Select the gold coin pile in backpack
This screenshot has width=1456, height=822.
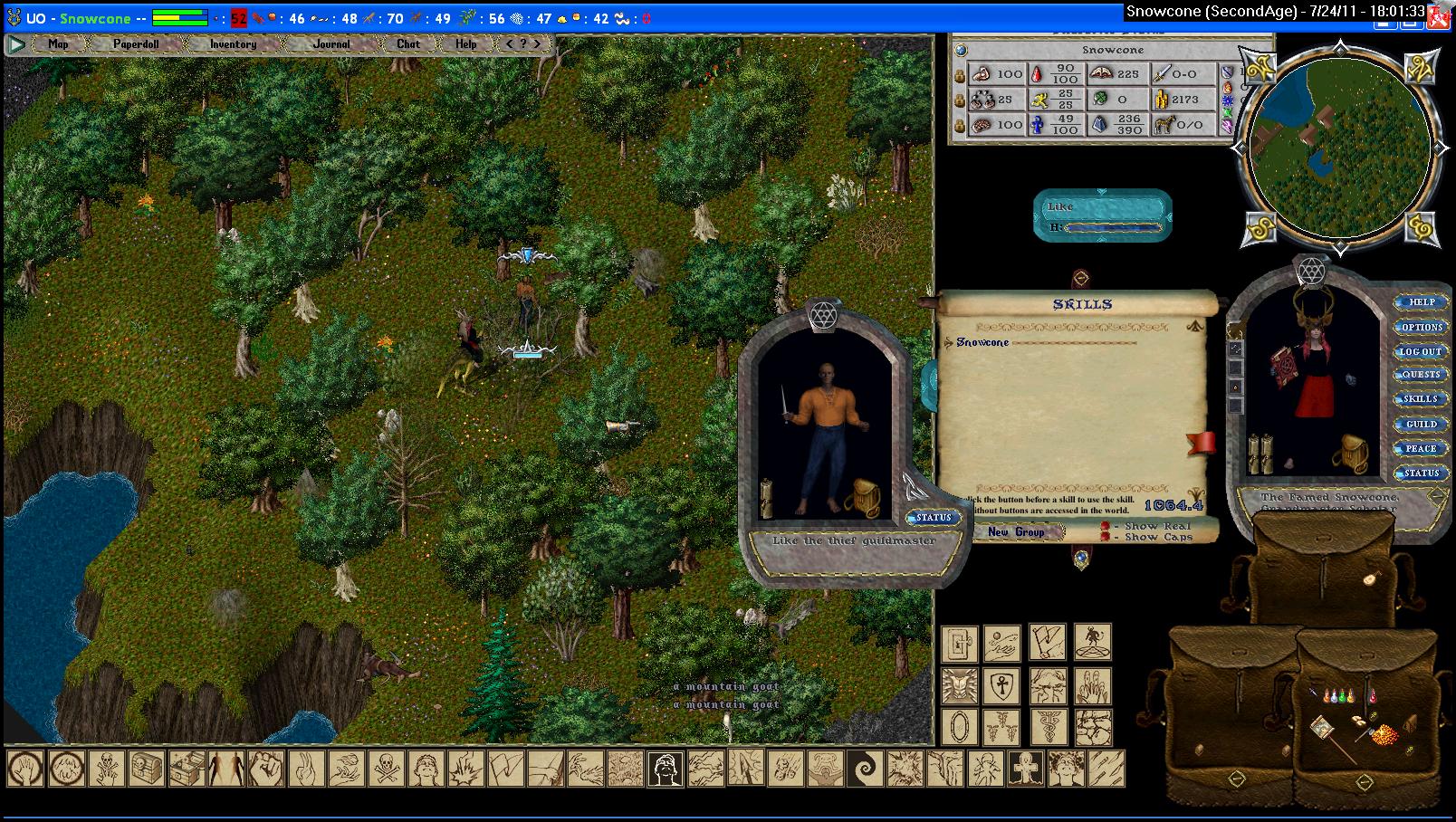[x=1384, y=735]
